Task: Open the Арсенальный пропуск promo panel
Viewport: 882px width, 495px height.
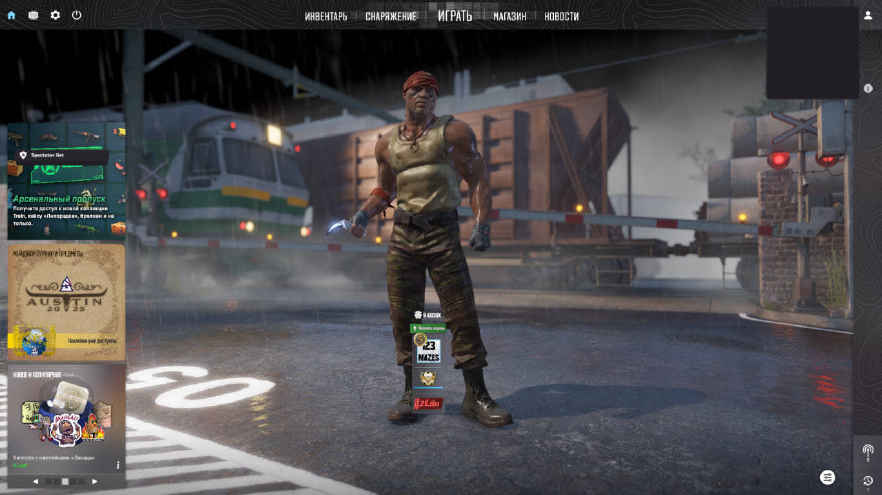Action: point(67,181)
